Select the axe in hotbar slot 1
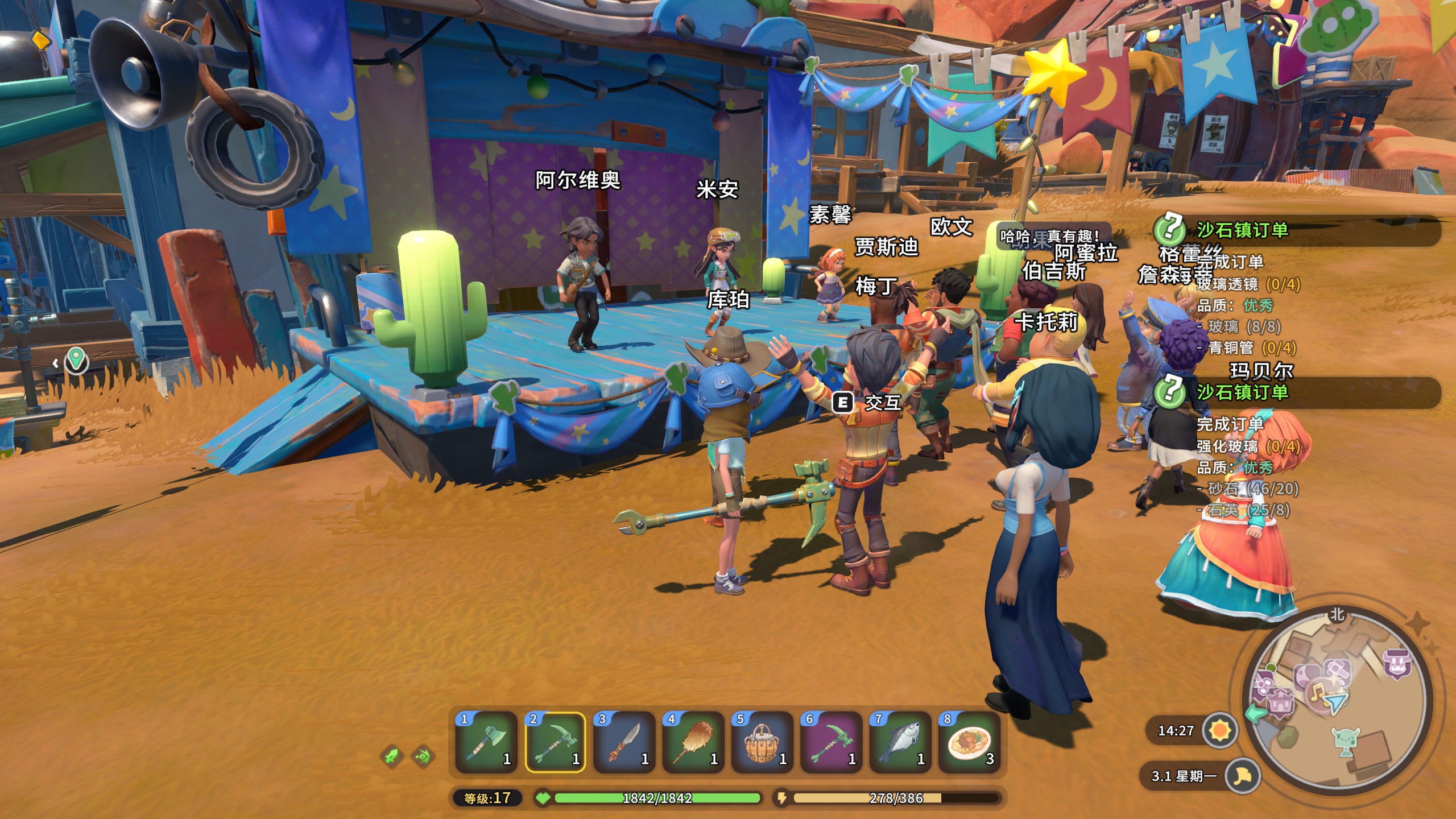1456x819 pixels. tap(486, 742)
